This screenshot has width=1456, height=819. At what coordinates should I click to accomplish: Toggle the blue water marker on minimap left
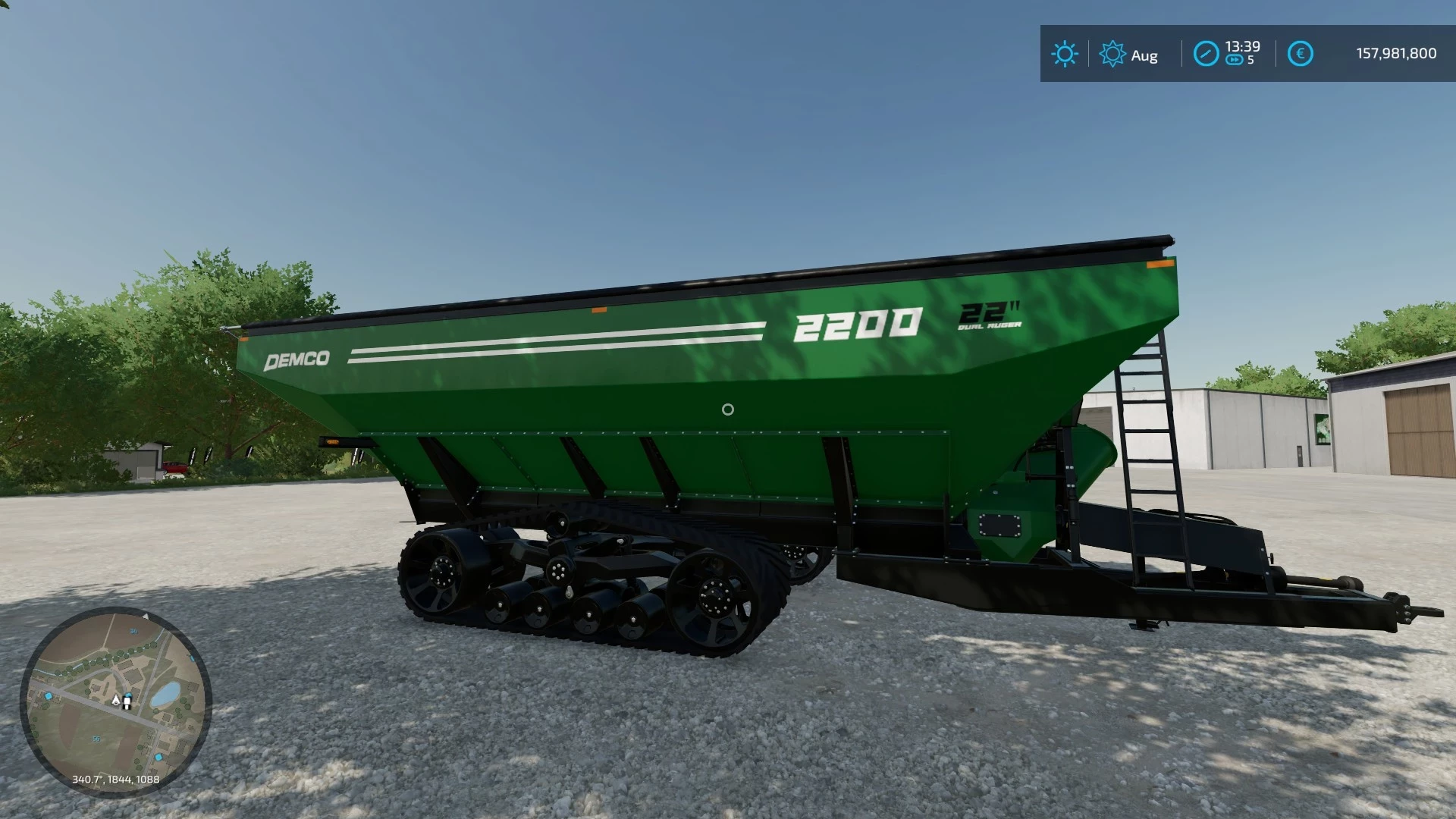[x=48, y=696]
